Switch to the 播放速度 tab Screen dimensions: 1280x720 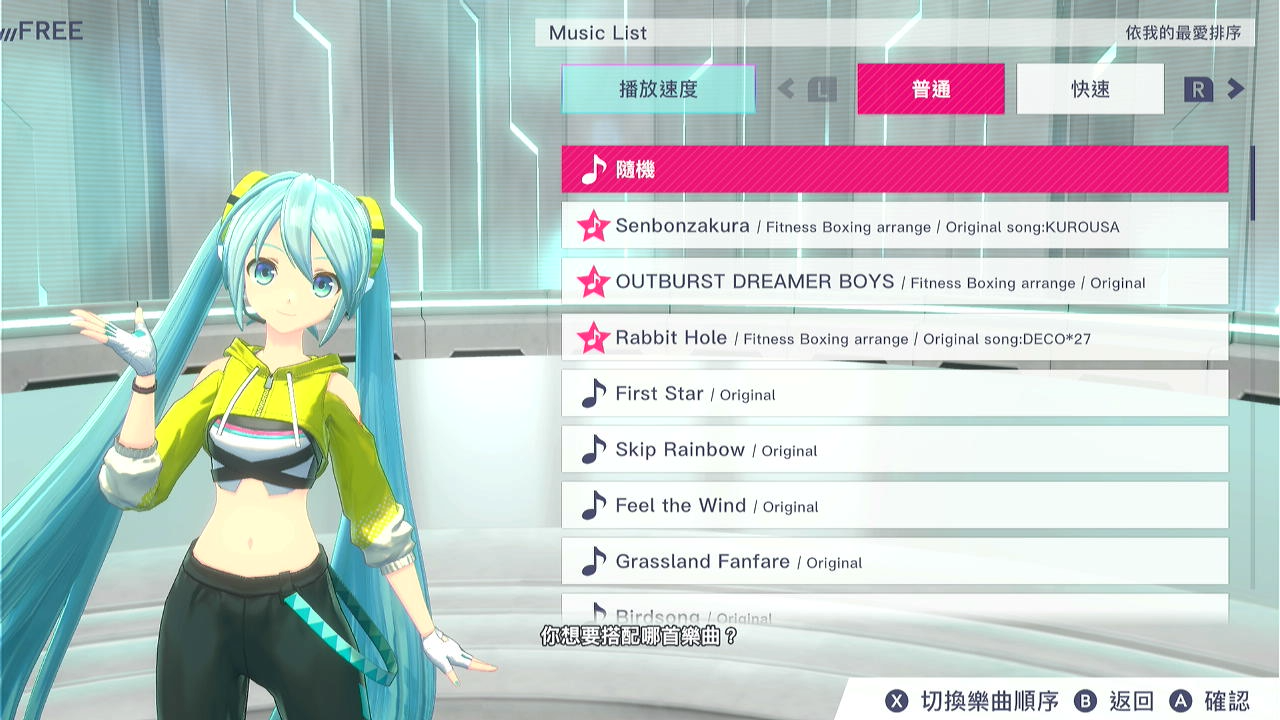click(x=656, y=89)
